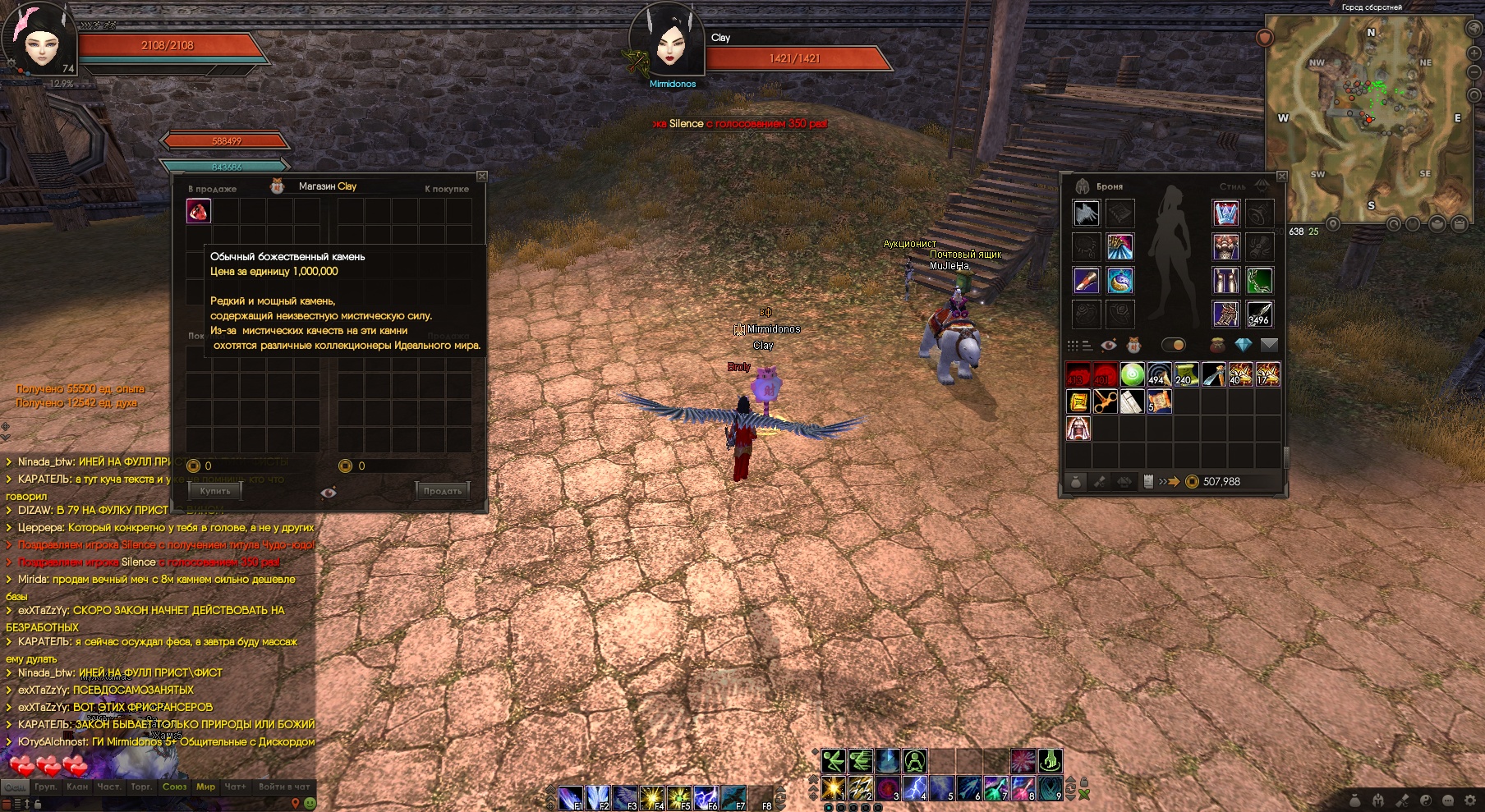This screenshot has width=1485, height=812.
Task: Close the Clay shop window
Action: [x=482, y=177]
